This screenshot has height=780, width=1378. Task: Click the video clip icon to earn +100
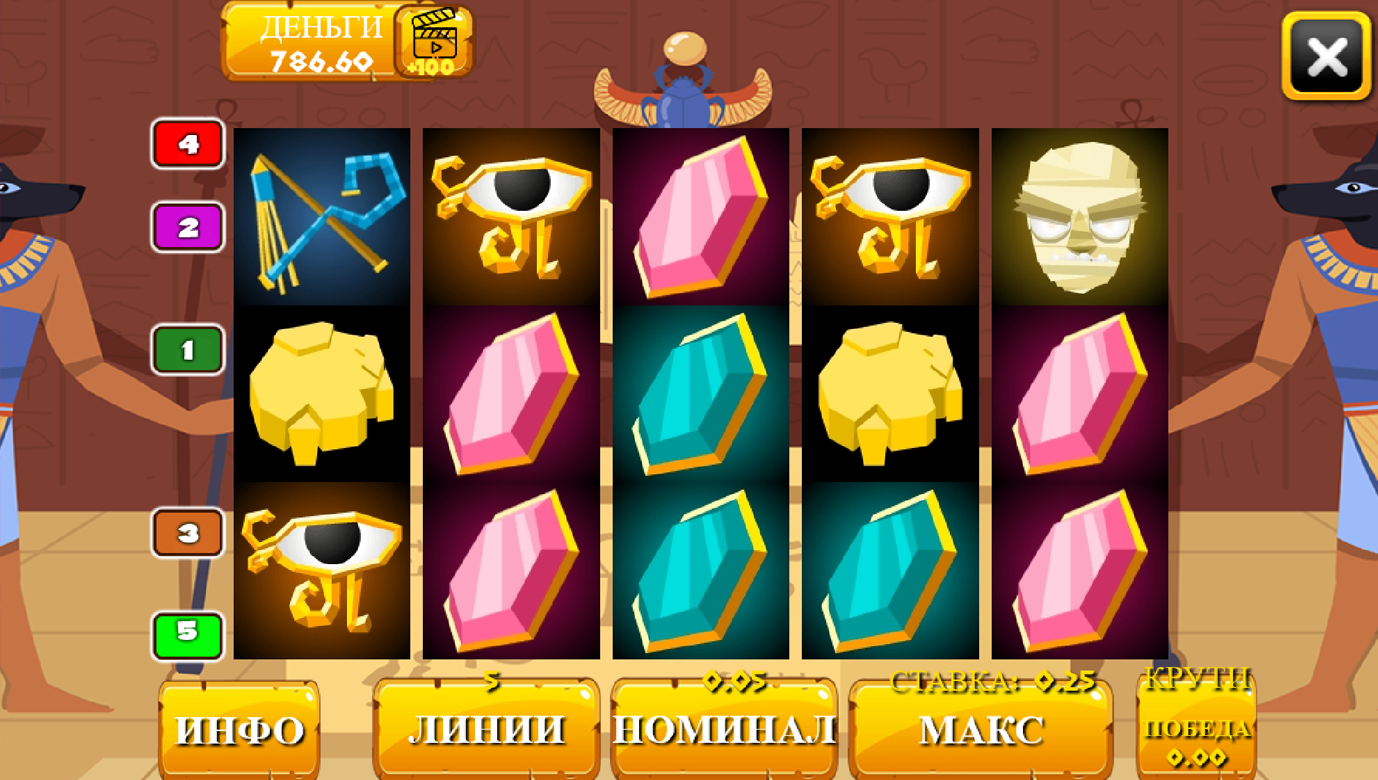coord(435,45)
